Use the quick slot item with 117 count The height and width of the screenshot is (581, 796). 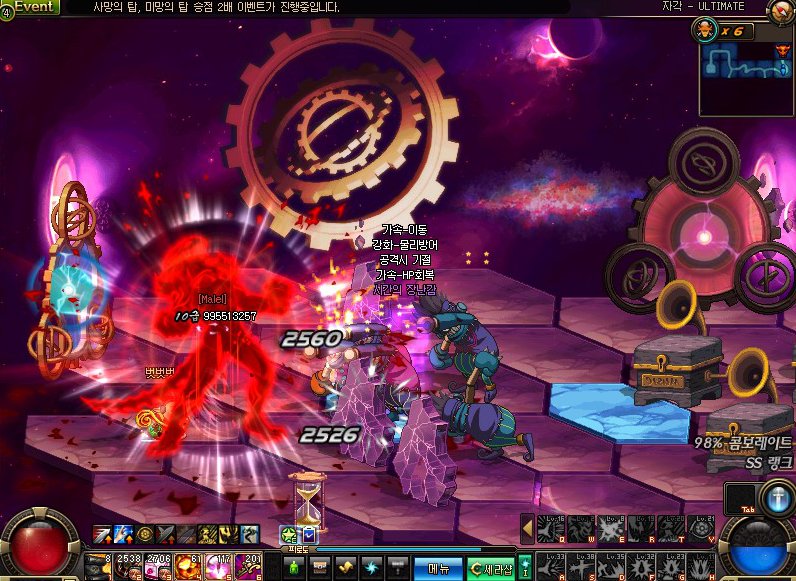(x=220, y=566)
